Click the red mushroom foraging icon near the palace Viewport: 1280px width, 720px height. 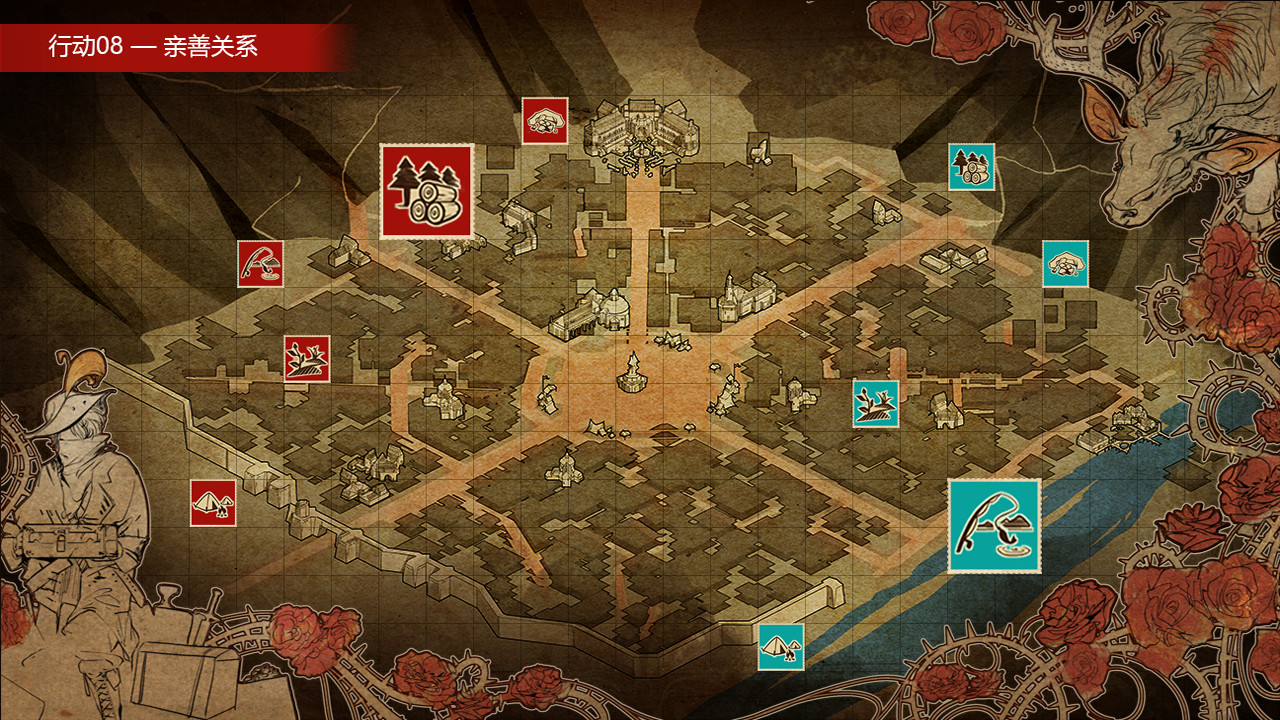click(x=543, y=122)
